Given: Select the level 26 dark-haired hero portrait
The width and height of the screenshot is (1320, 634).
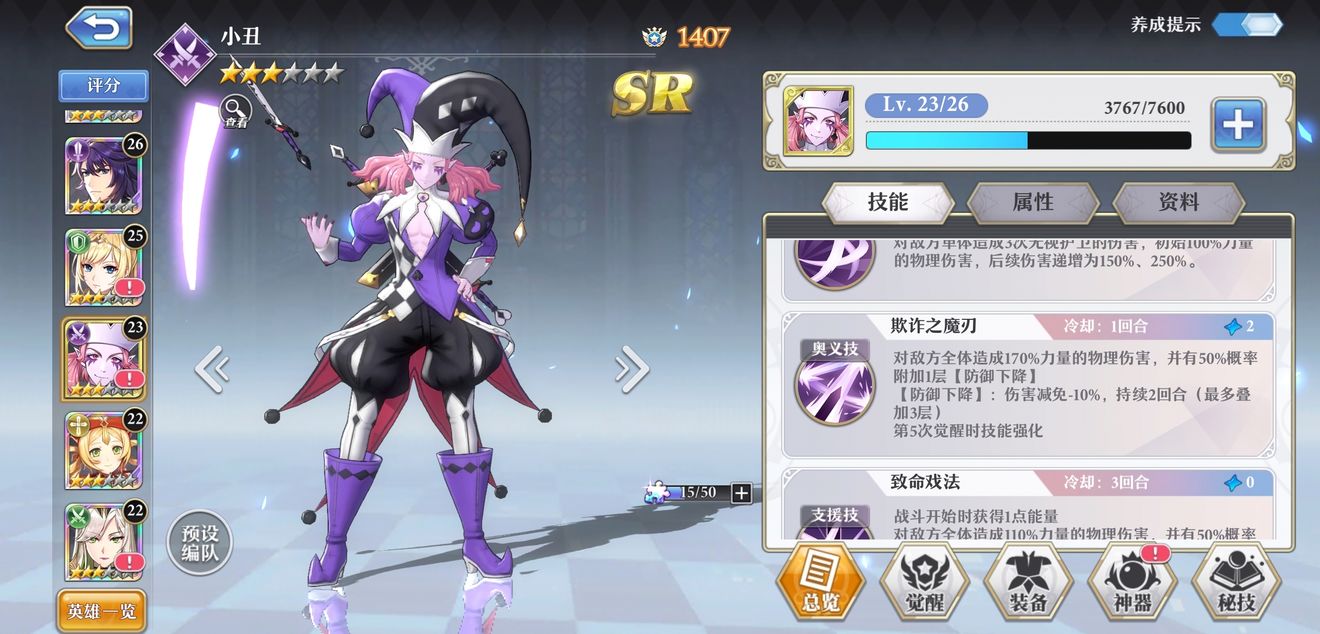Looking at the screenshot, I should [x=104, y=175].
